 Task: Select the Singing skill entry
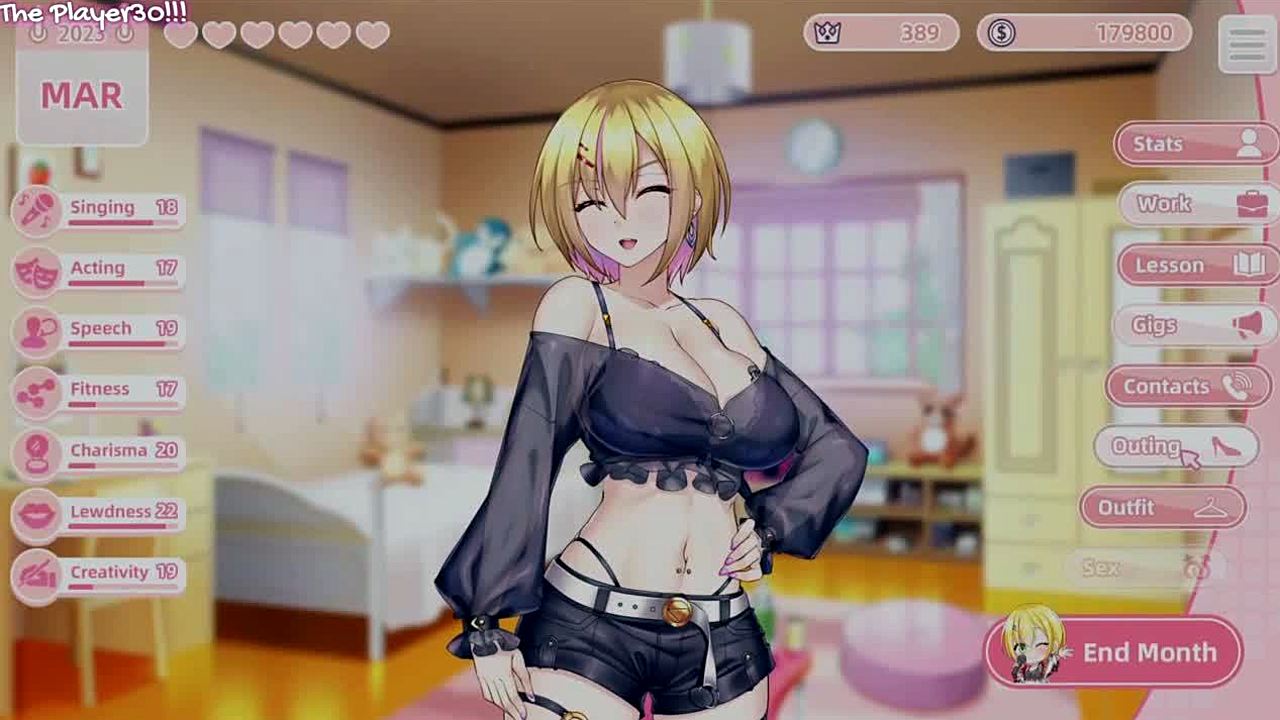coord(100,209)
